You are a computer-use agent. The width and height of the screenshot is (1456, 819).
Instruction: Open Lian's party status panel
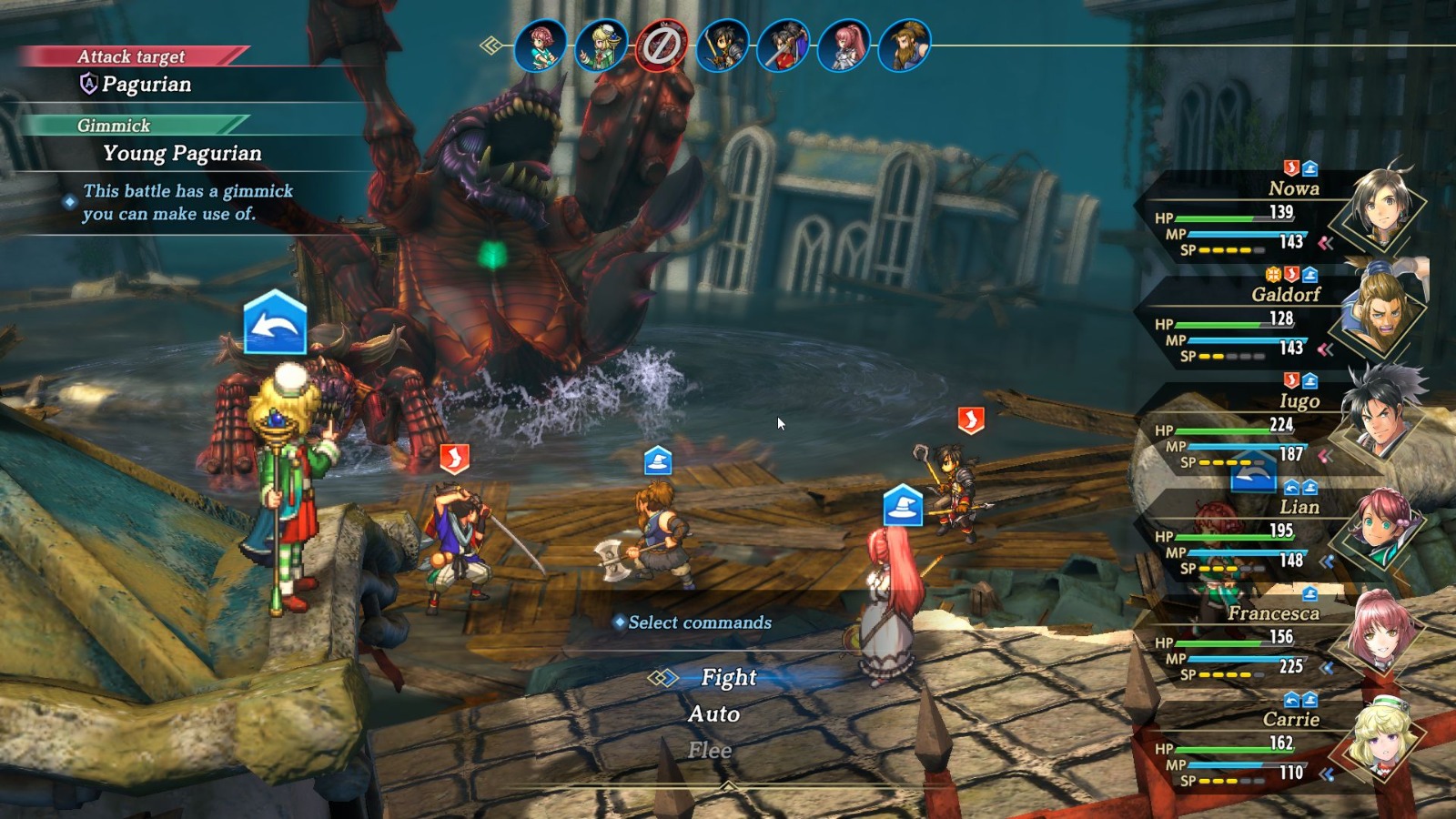1274,532
